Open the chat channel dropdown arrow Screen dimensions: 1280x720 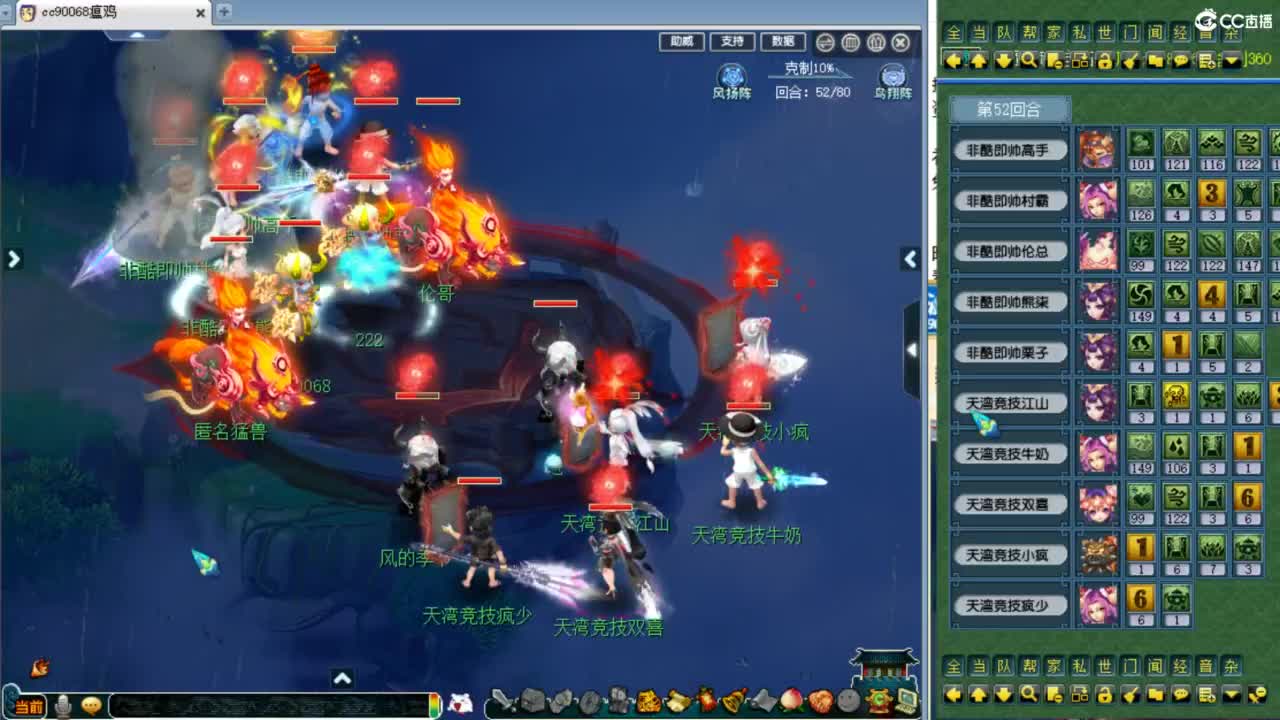(1232, 60)
